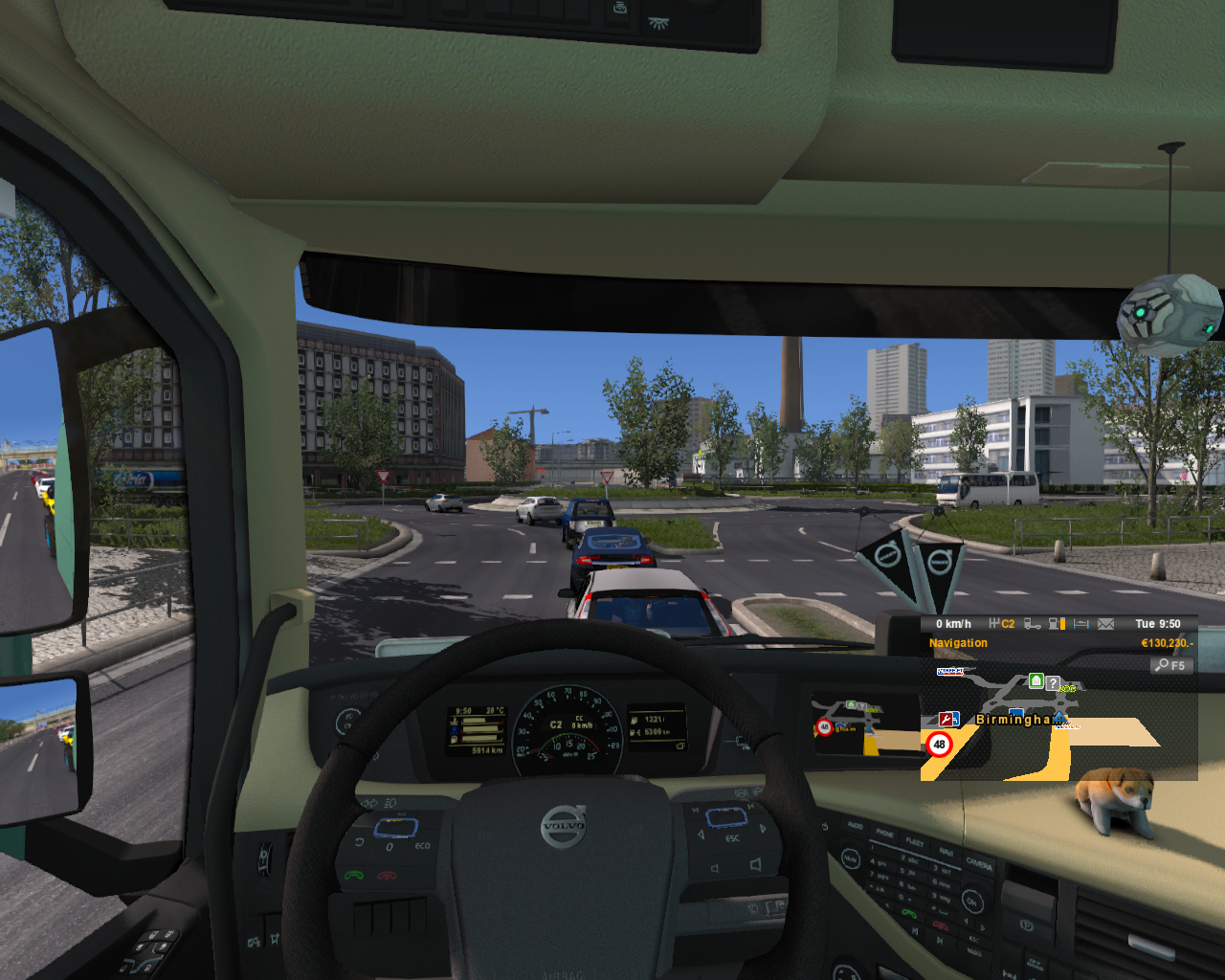Select the NAVI mode on the radio panel
This screenshot has height=980, width=1225.
(947, 852)
